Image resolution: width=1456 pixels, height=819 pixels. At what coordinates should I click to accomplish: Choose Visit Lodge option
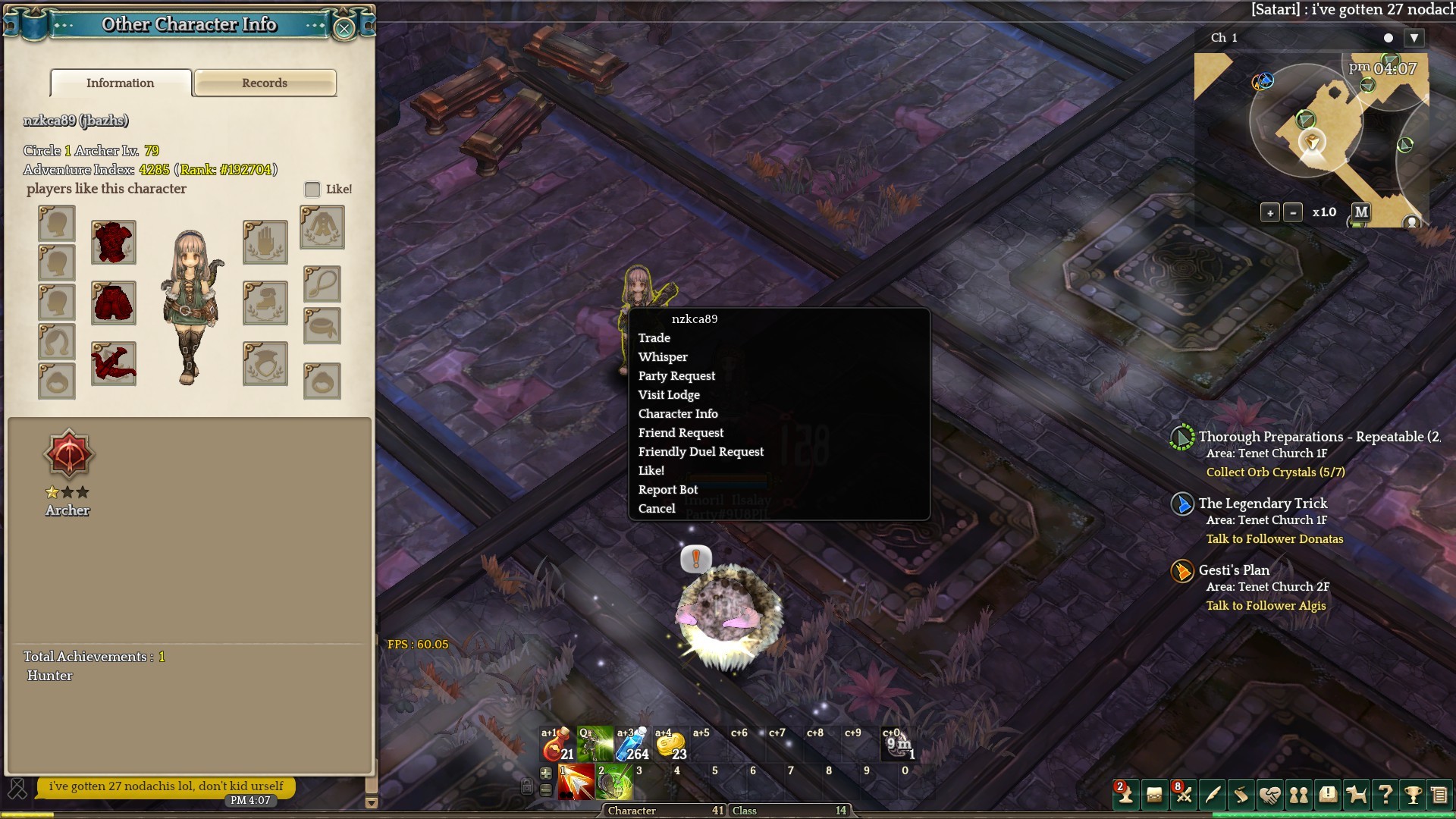click(x=669, y=395)
